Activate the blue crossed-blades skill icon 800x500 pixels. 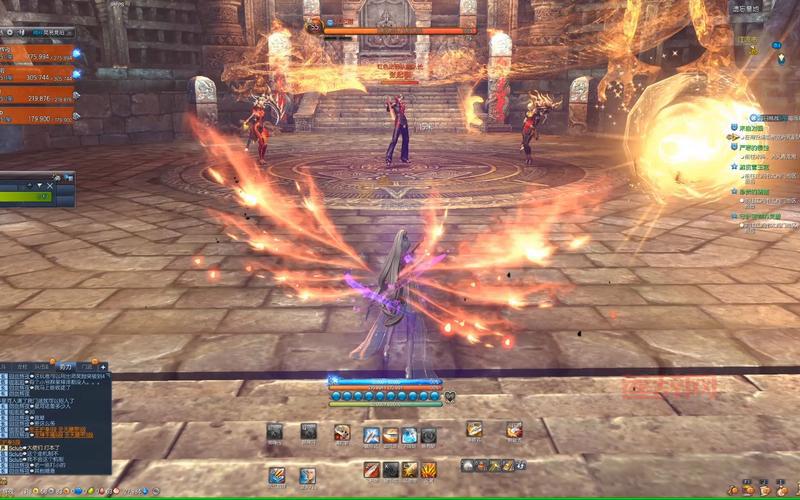(371, 435)
